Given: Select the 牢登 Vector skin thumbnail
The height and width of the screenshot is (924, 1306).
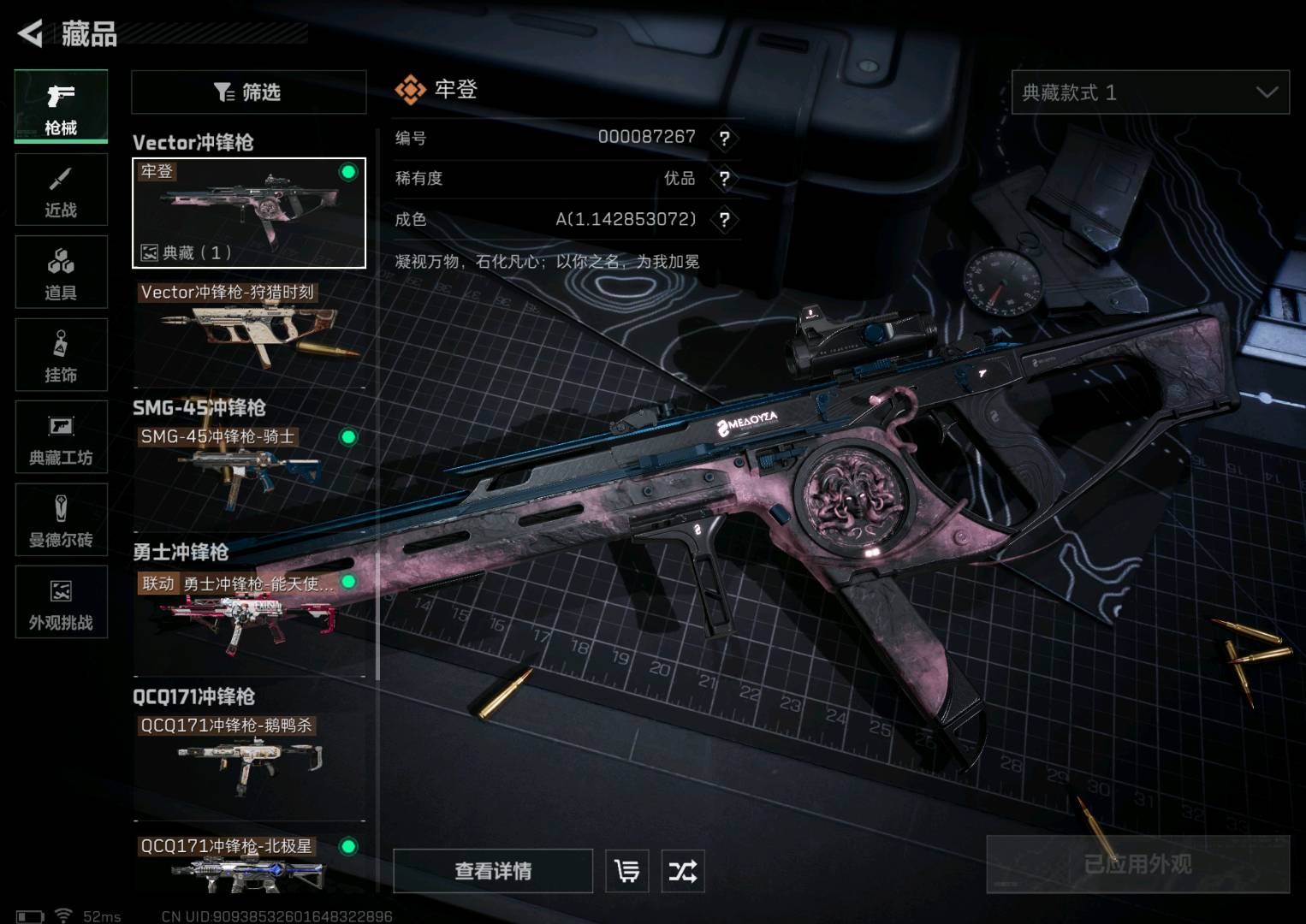Looking at the screenshot, I should pyautogui.click(x=248, y=213).
